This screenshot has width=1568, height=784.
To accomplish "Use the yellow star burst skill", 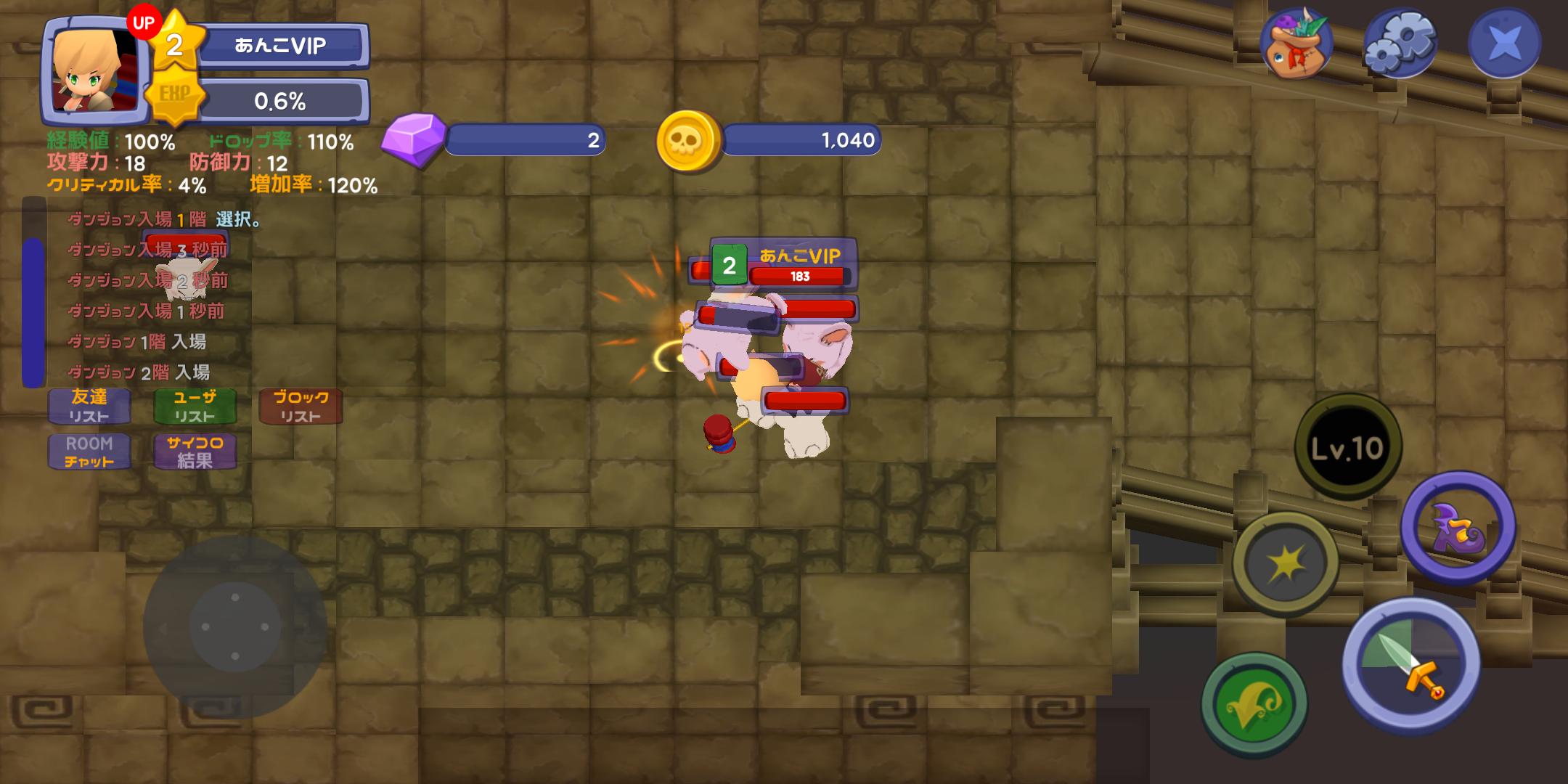I will (1286, 563).
